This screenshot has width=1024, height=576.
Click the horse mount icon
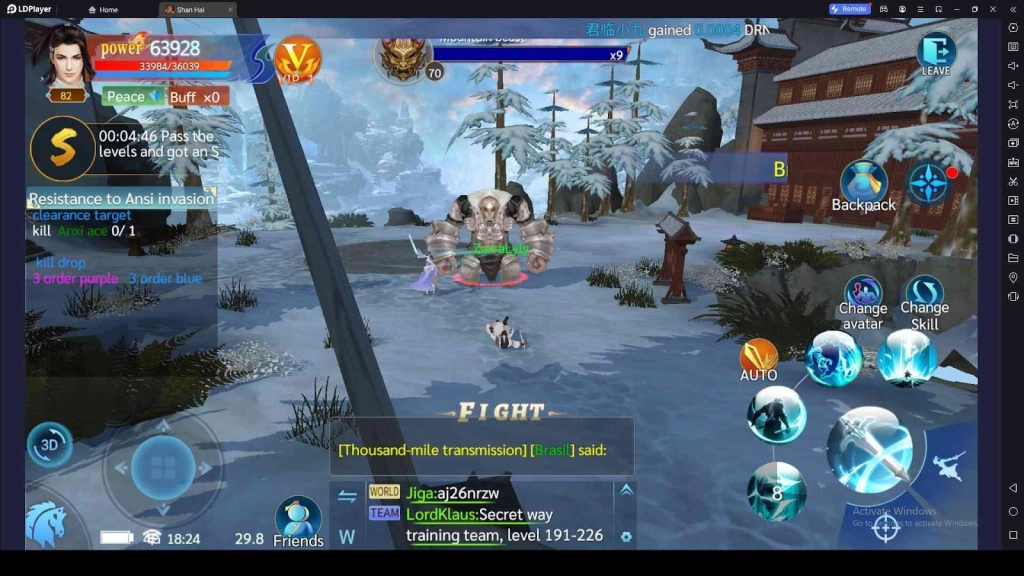click(x=46, y=523)
